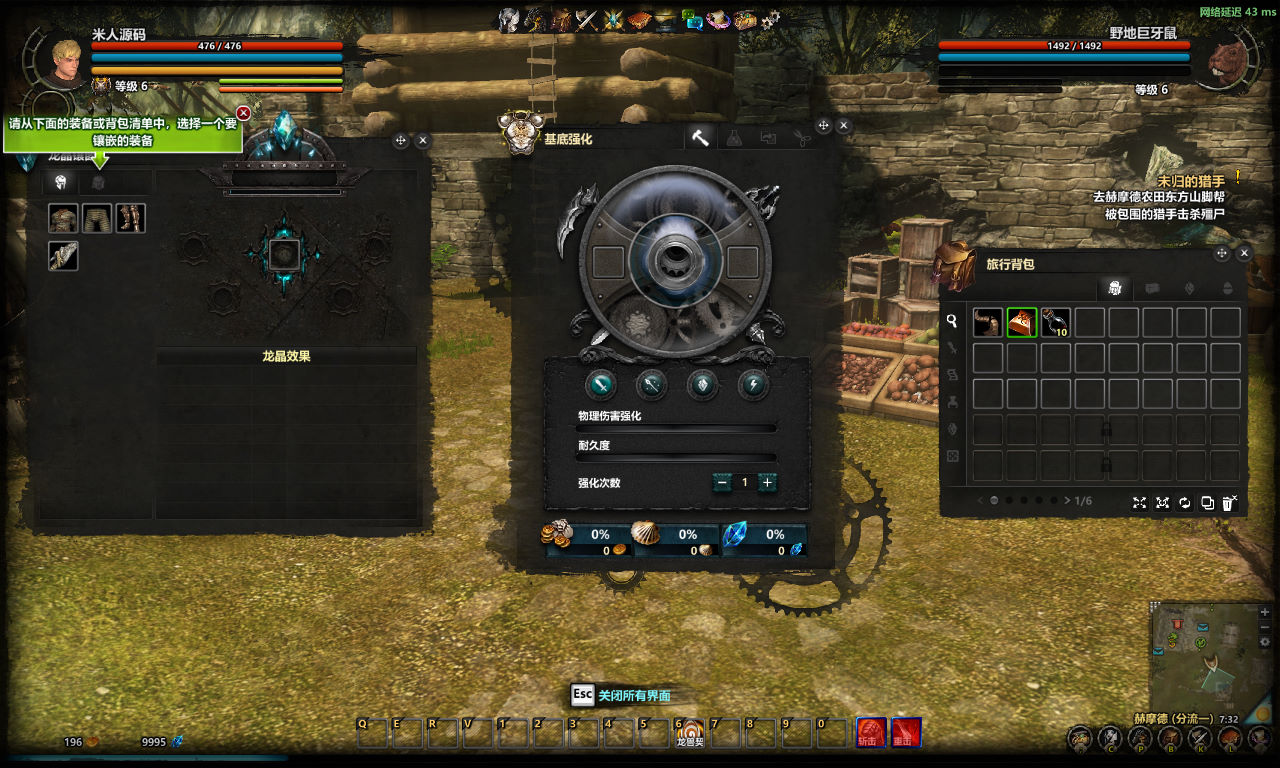The width and height of the screenshot is (1280, 768).
Task: Close the travel backpack window
Action: (1244, 254)
